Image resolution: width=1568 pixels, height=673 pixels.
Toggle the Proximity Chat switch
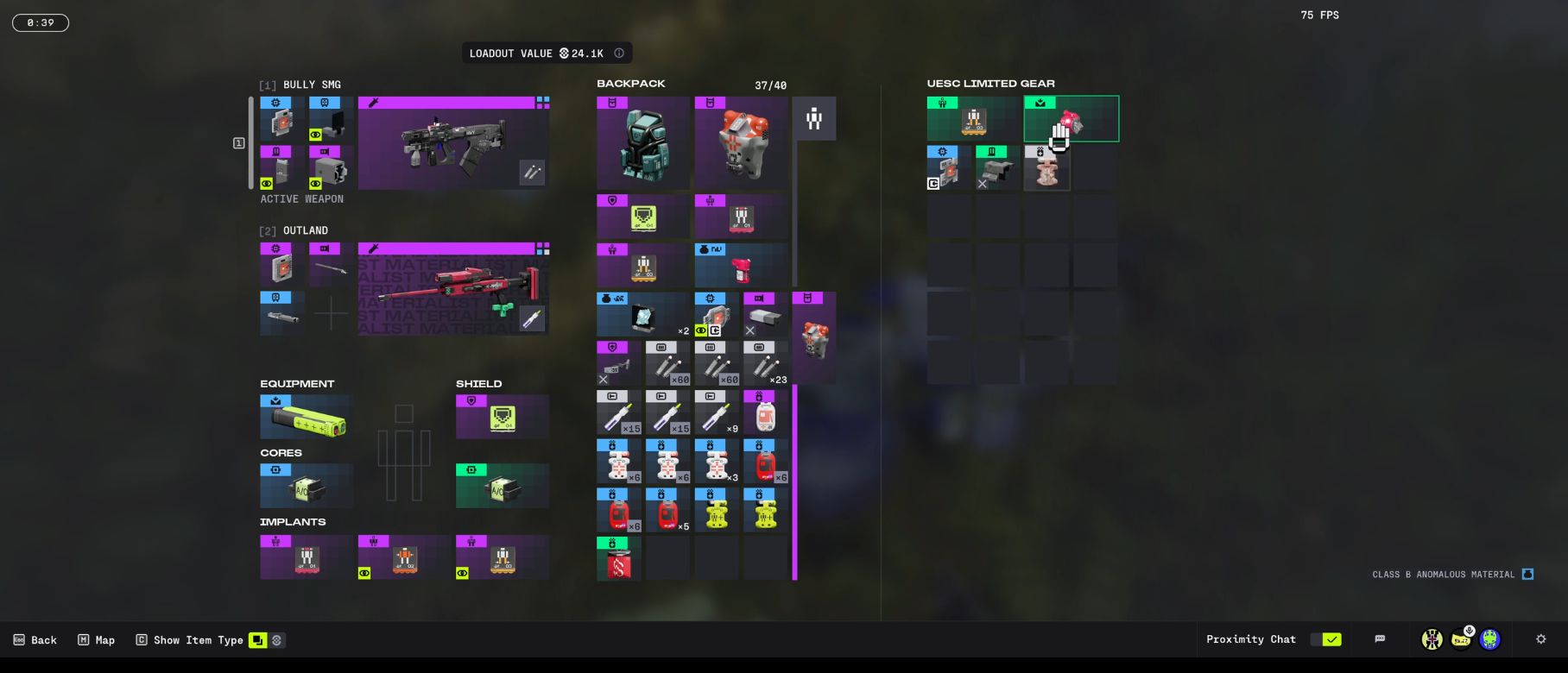pyautogui.click(x=1325, y=639)
